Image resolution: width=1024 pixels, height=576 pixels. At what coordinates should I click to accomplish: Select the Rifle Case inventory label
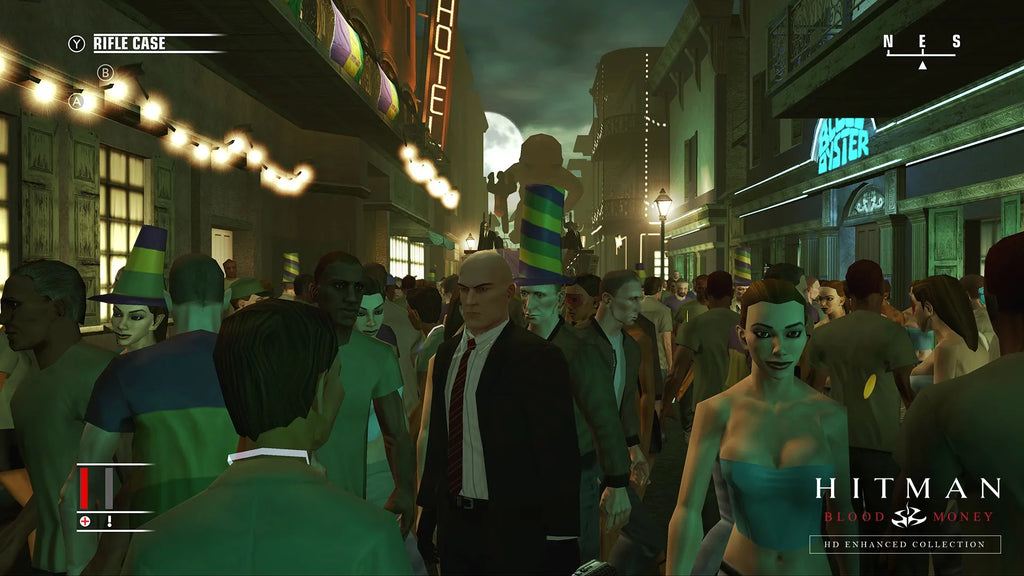pyautogui.click(x=130, y=43)
